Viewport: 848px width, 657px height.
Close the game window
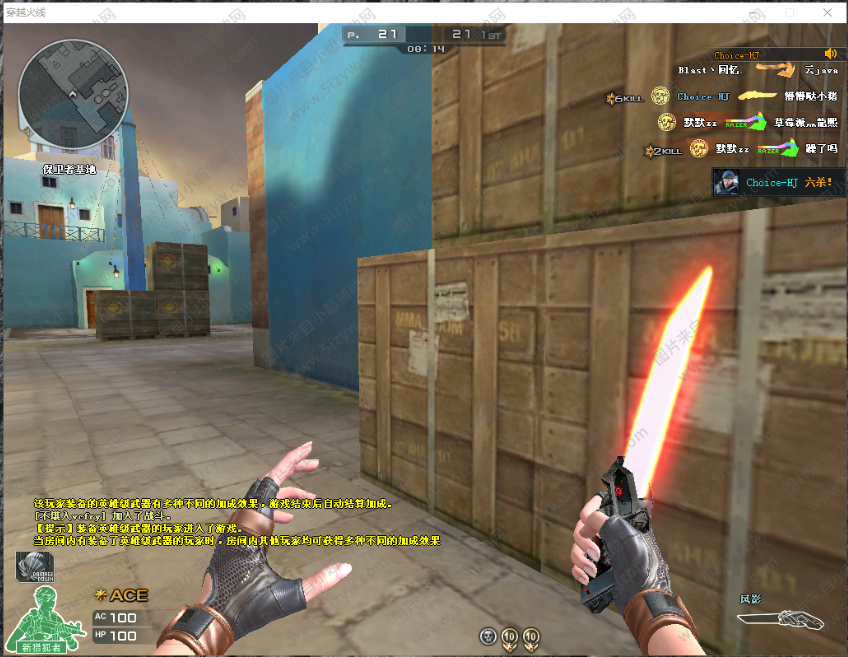coord(827,12)
